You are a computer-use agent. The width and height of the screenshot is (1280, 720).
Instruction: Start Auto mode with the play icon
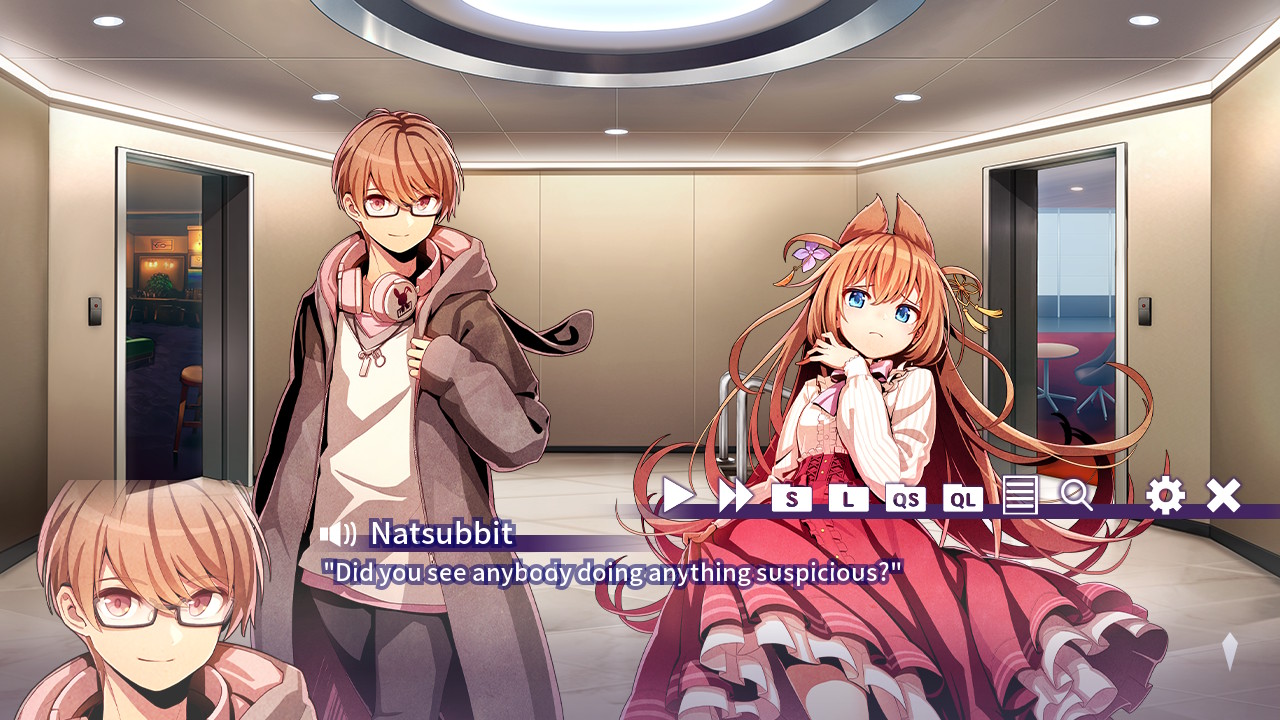pos(676,494)
